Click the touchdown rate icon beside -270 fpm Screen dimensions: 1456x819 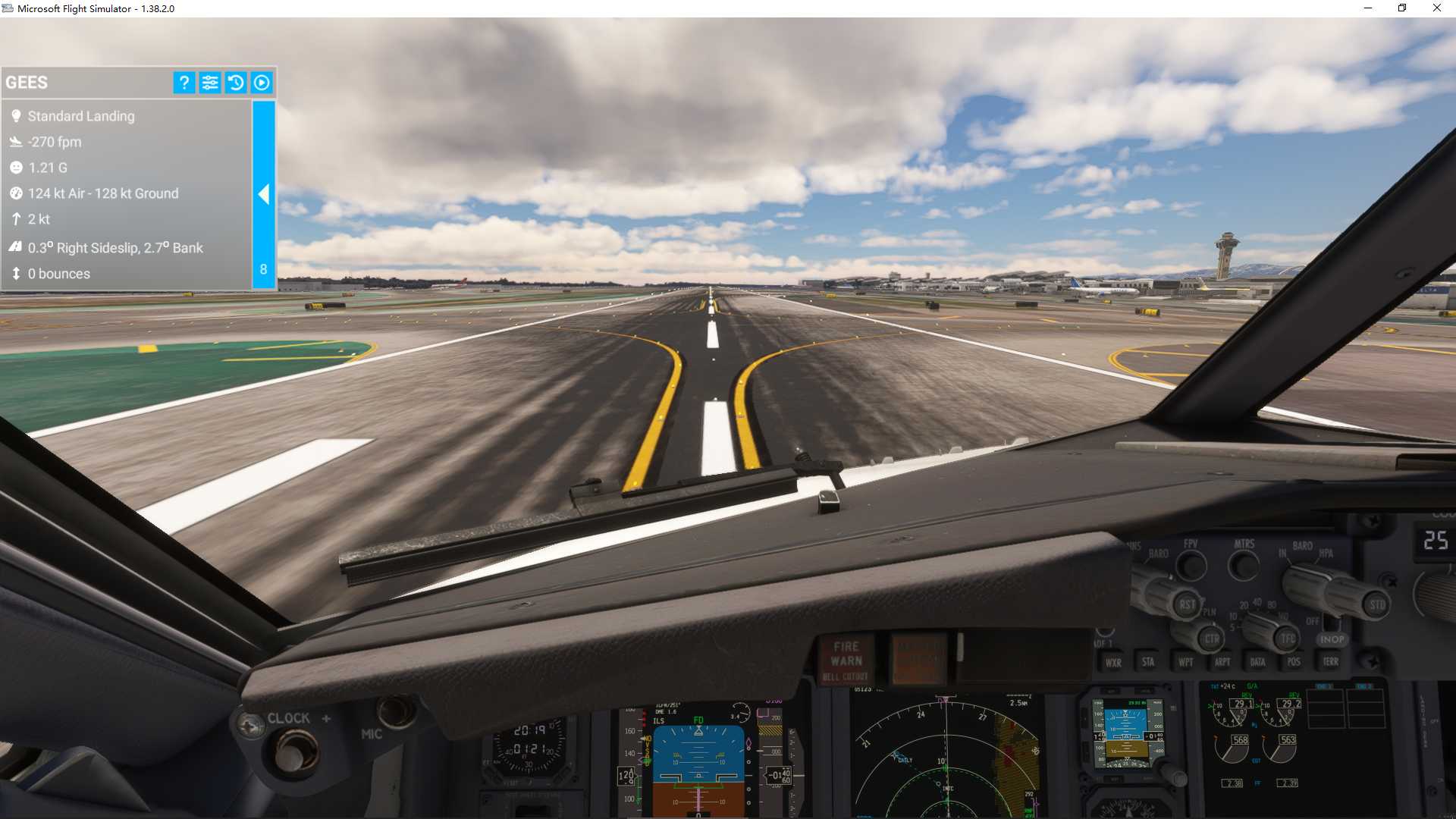click(17, 142)
